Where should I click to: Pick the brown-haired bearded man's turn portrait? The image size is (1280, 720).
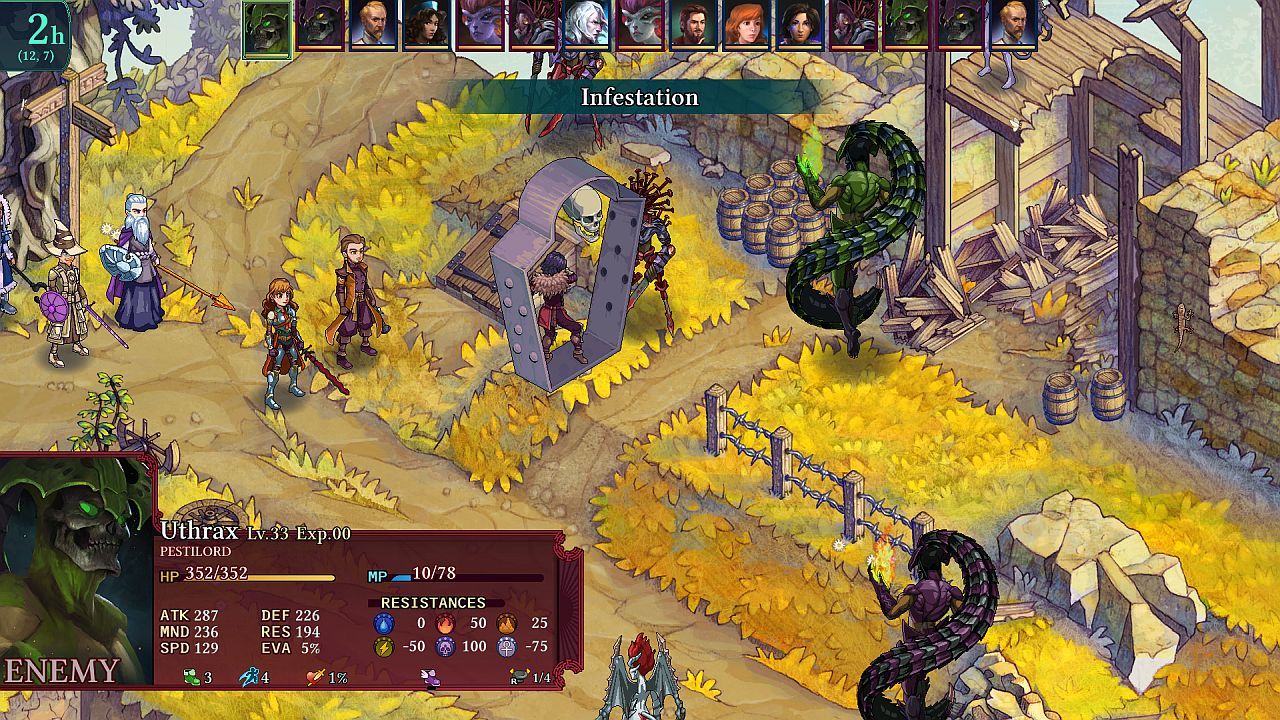click(x=693, y=24)
